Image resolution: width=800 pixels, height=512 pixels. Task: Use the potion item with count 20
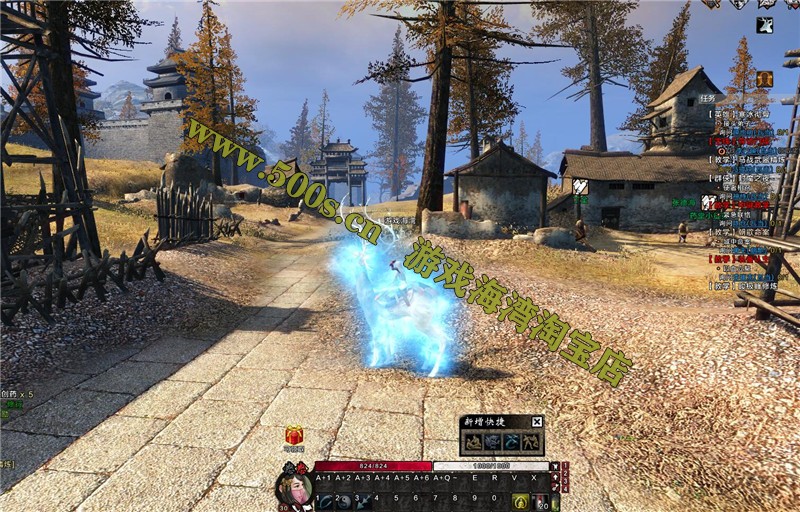point(540,501)
